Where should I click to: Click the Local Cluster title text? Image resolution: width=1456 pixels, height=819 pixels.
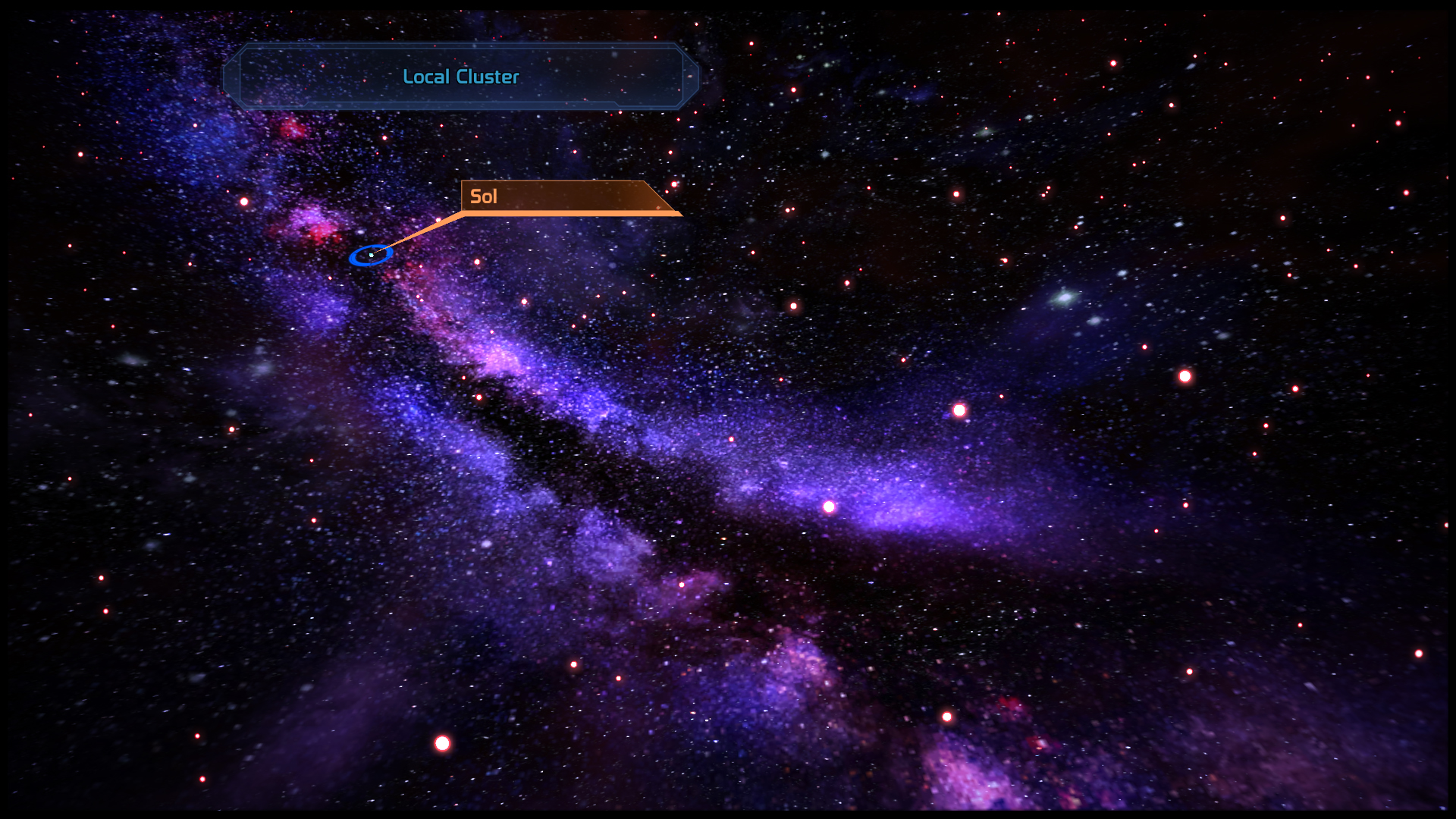(461, 77)
